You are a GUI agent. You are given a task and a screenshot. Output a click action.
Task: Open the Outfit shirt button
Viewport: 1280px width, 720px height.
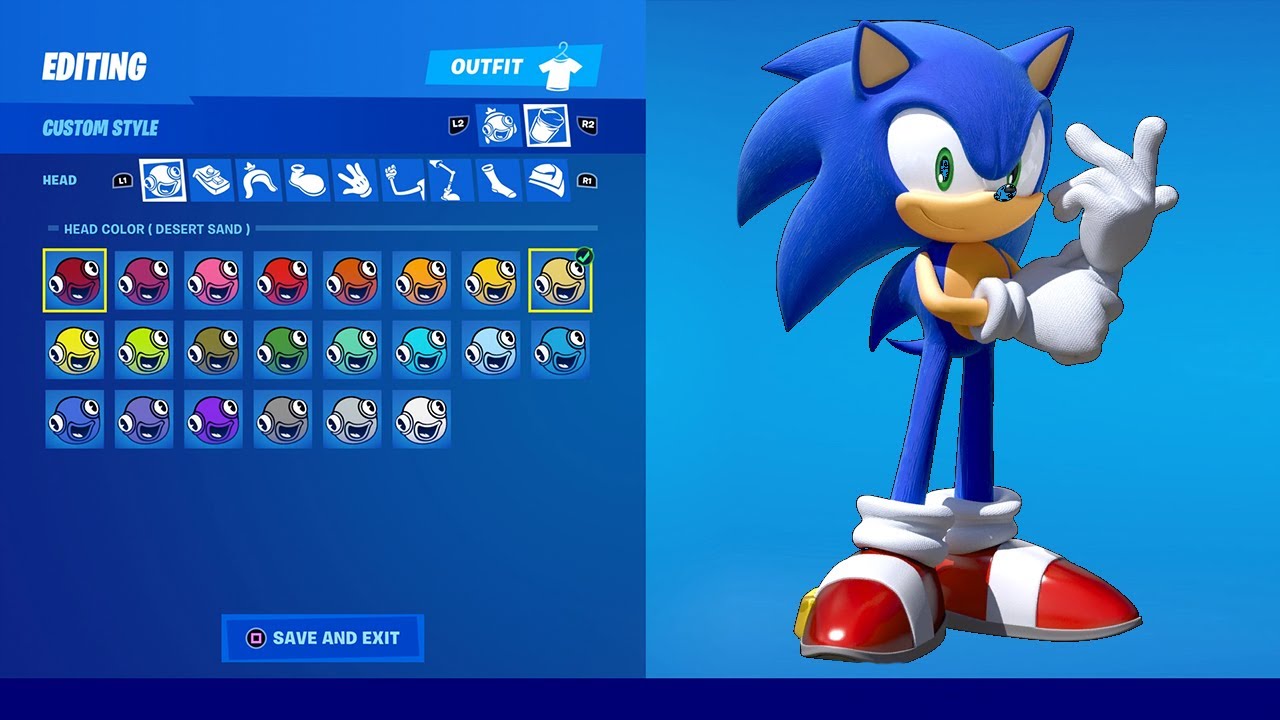click(514, 67)
